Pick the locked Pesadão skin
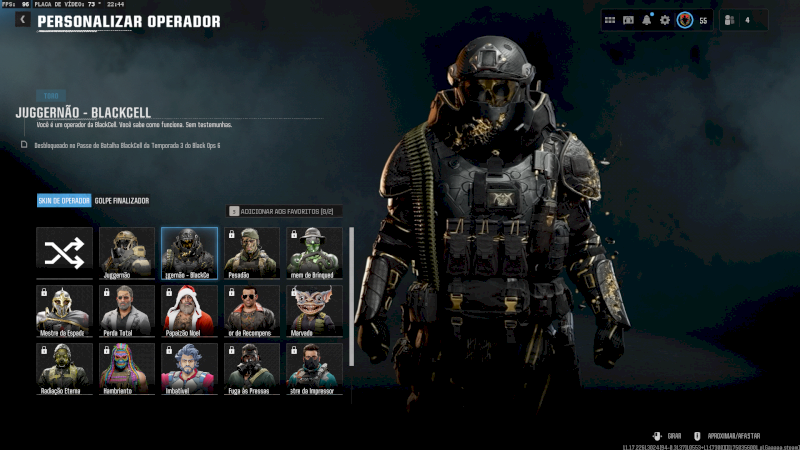The width and height of the screenshot is (800, 450). [251, 253]
